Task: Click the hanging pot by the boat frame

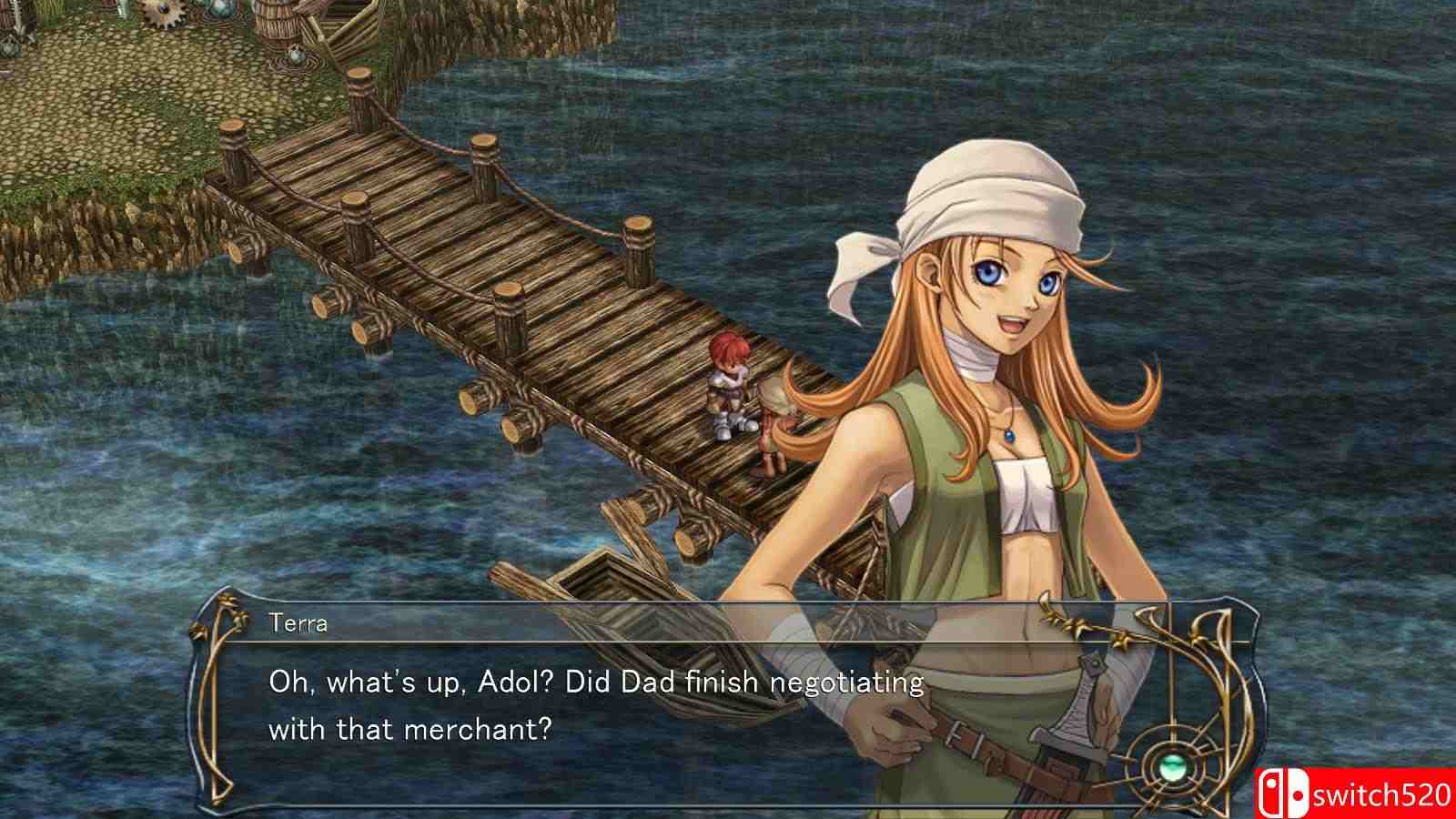Action: point(297,56)
